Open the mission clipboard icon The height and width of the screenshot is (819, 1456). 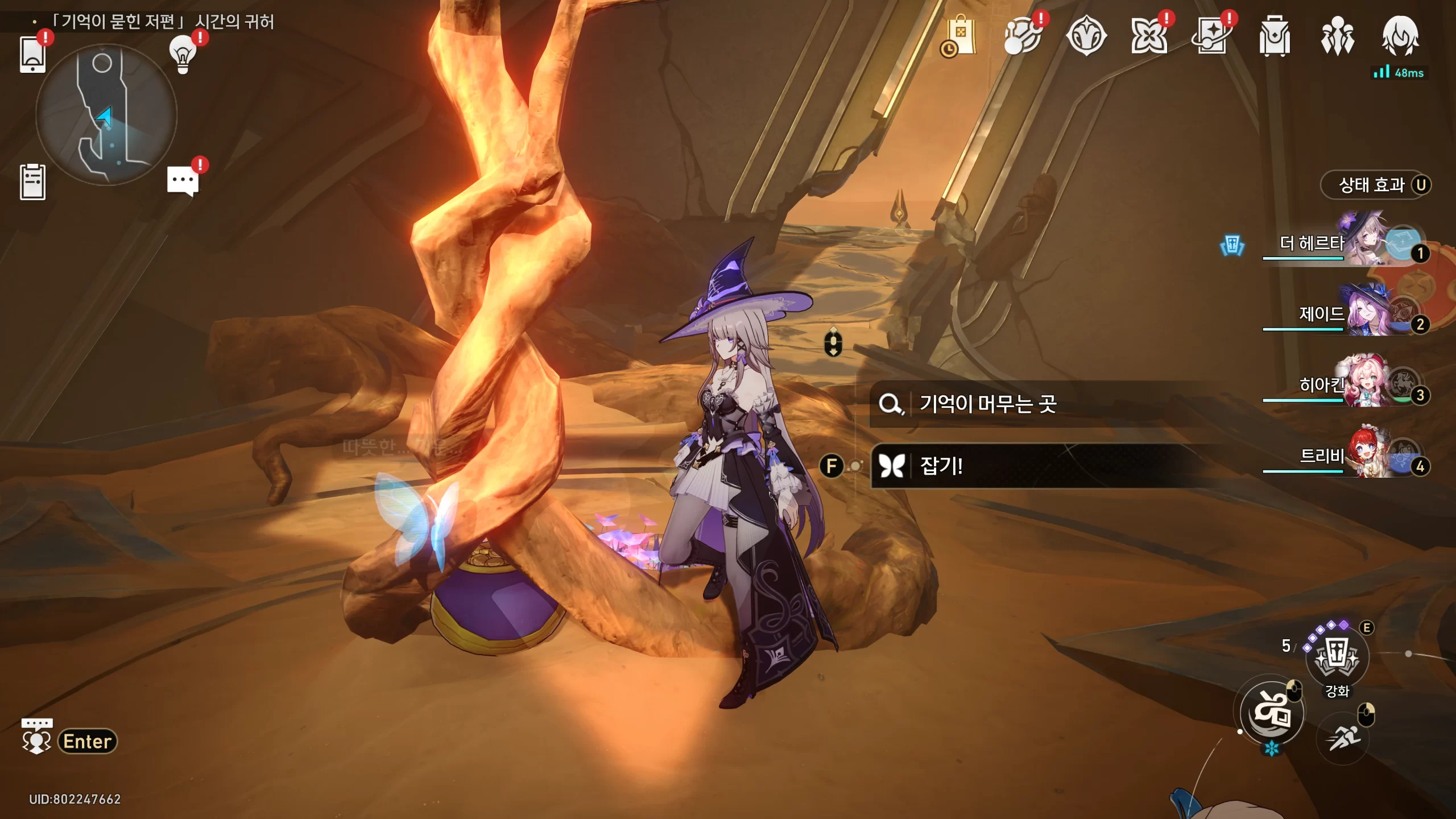(x=32, y=182)
